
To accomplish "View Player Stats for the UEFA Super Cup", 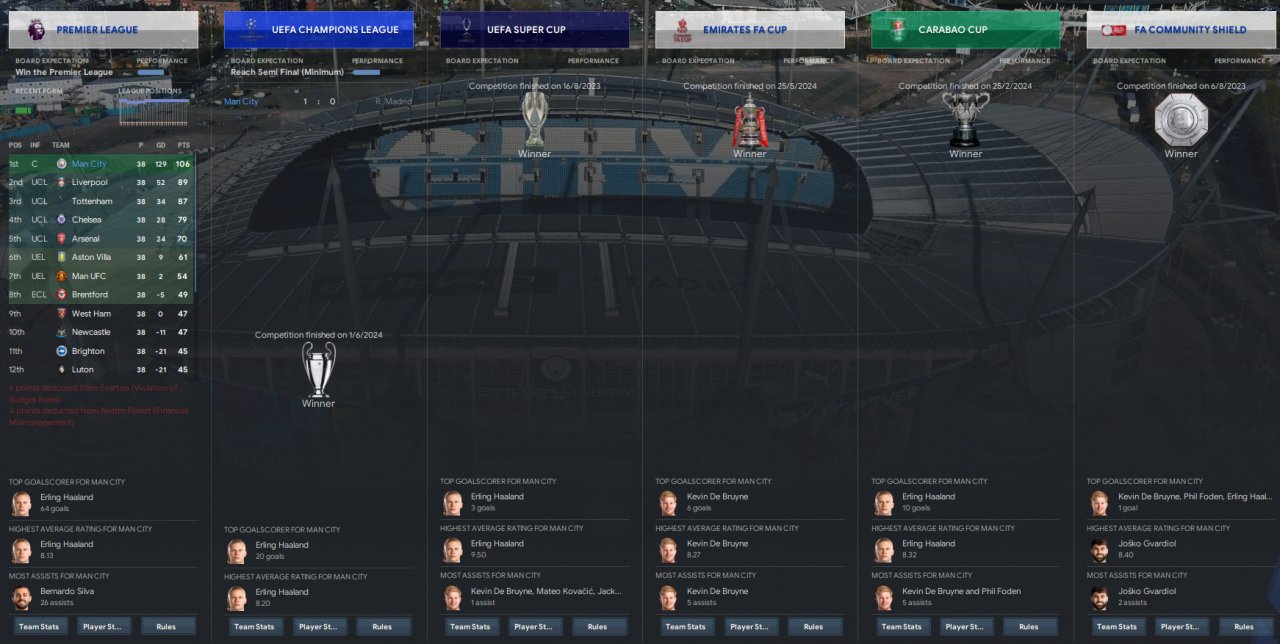I will coord(536,627).
